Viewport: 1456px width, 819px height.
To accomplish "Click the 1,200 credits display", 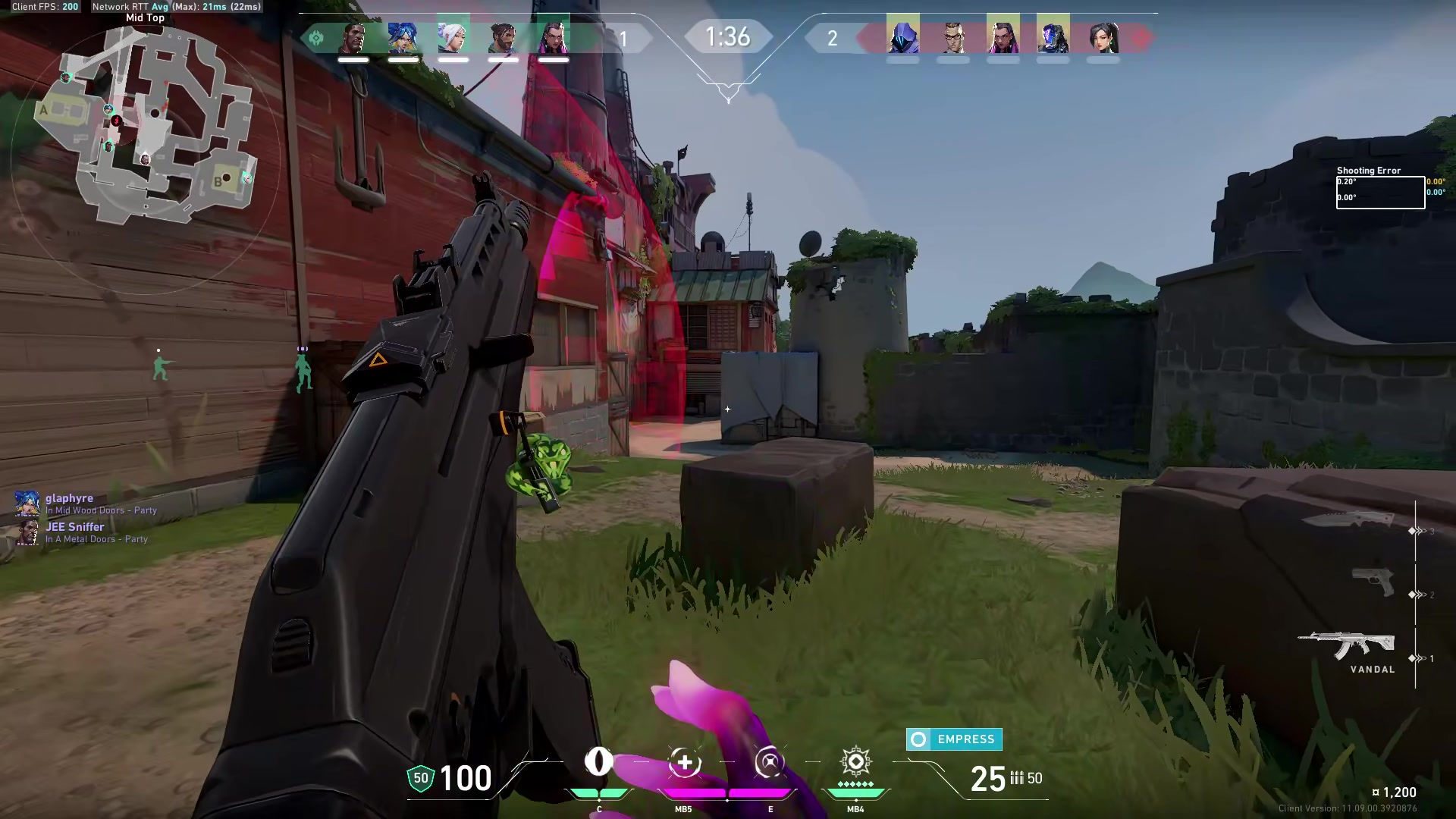I will 1401,792.
